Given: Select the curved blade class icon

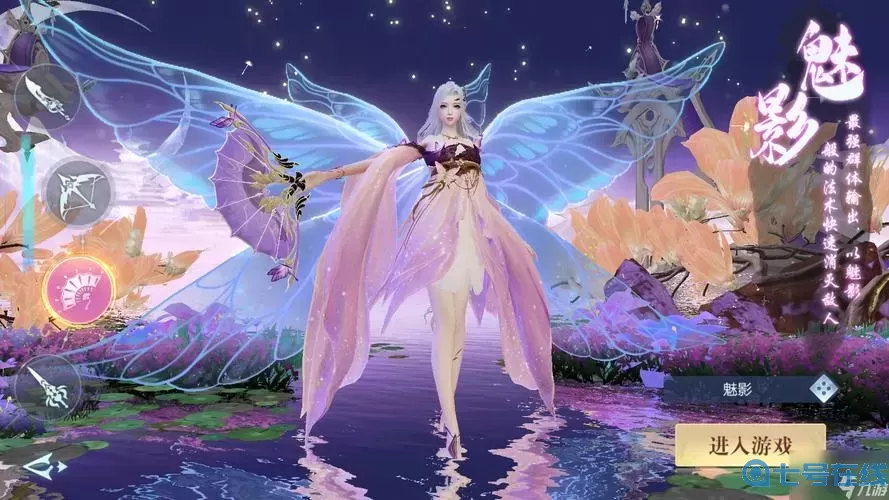Looking at the screenshot, I should point(46,97).
